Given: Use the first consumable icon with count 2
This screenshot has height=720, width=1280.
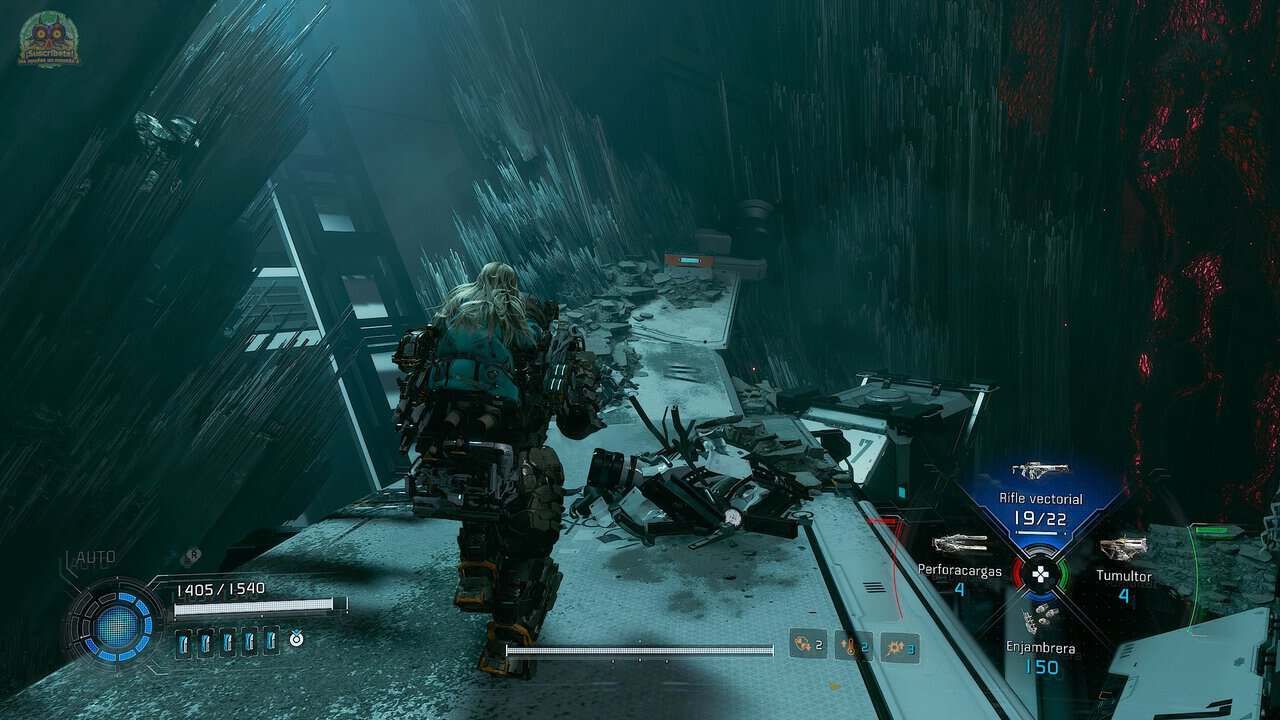Looking at the screenshot, I should (807, 645).
